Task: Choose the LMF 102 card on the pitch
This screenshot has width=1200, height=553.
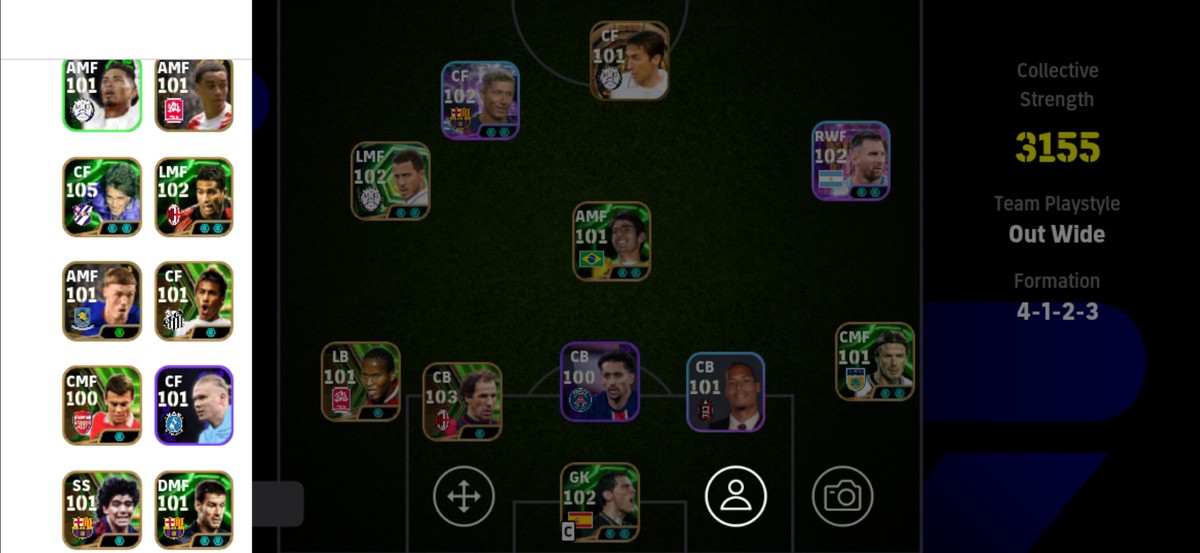Action: coord(391,181)
